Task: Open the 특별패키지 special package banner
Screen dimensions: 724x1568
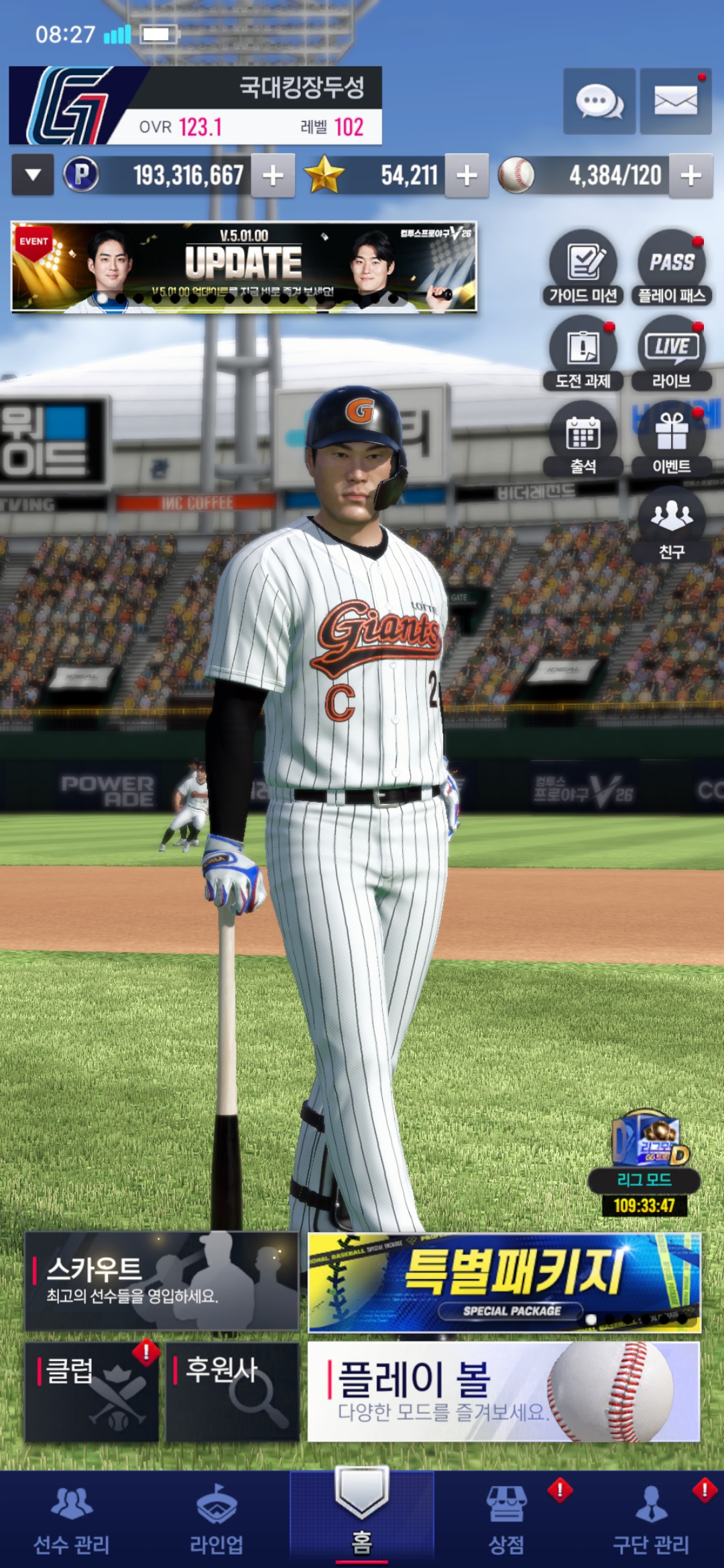Action: point(504,1282)
